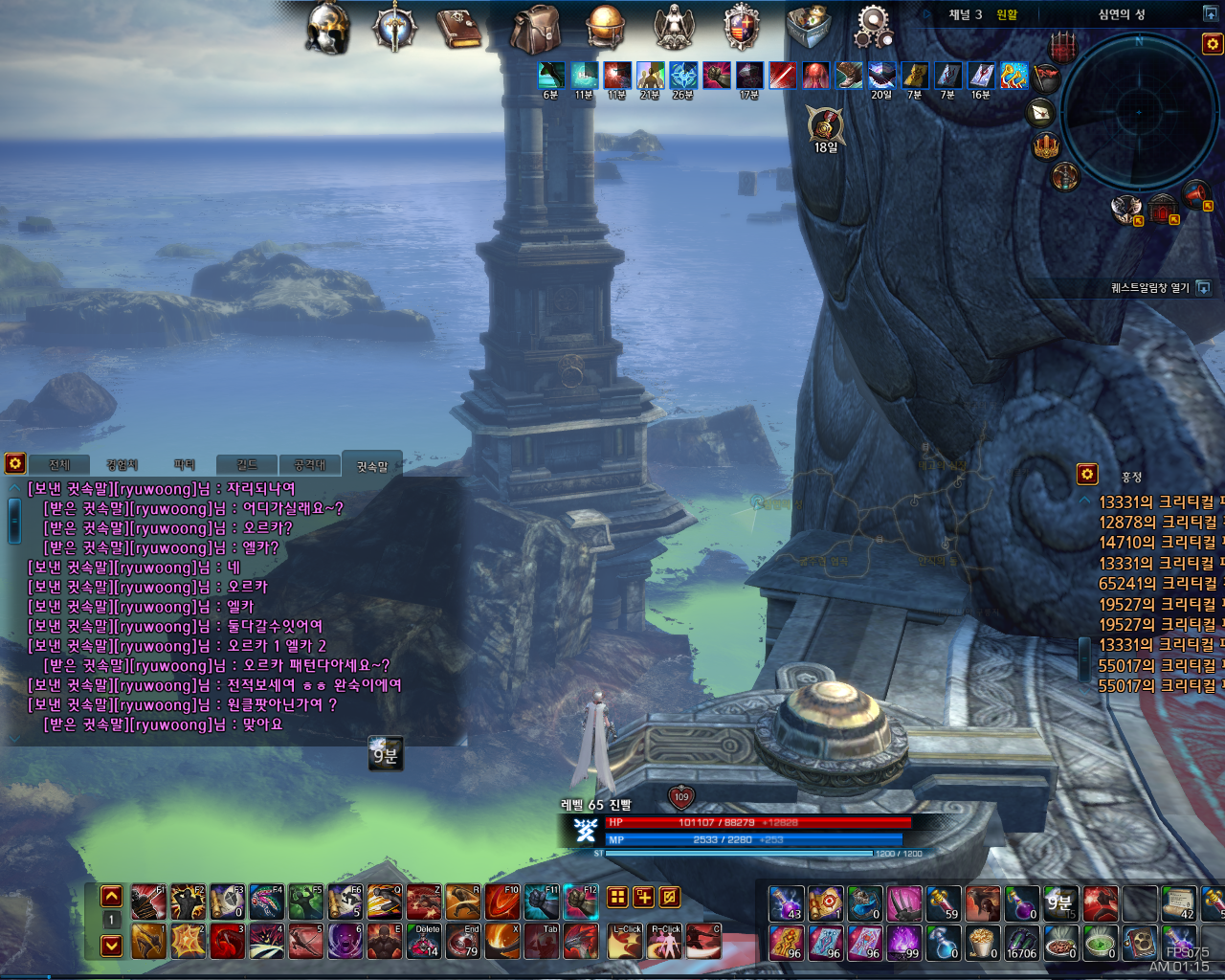Viewport: 1225px width, 980px height.
Task: Switch to the 길드 chat tab
Action: [x=247, y=465]
